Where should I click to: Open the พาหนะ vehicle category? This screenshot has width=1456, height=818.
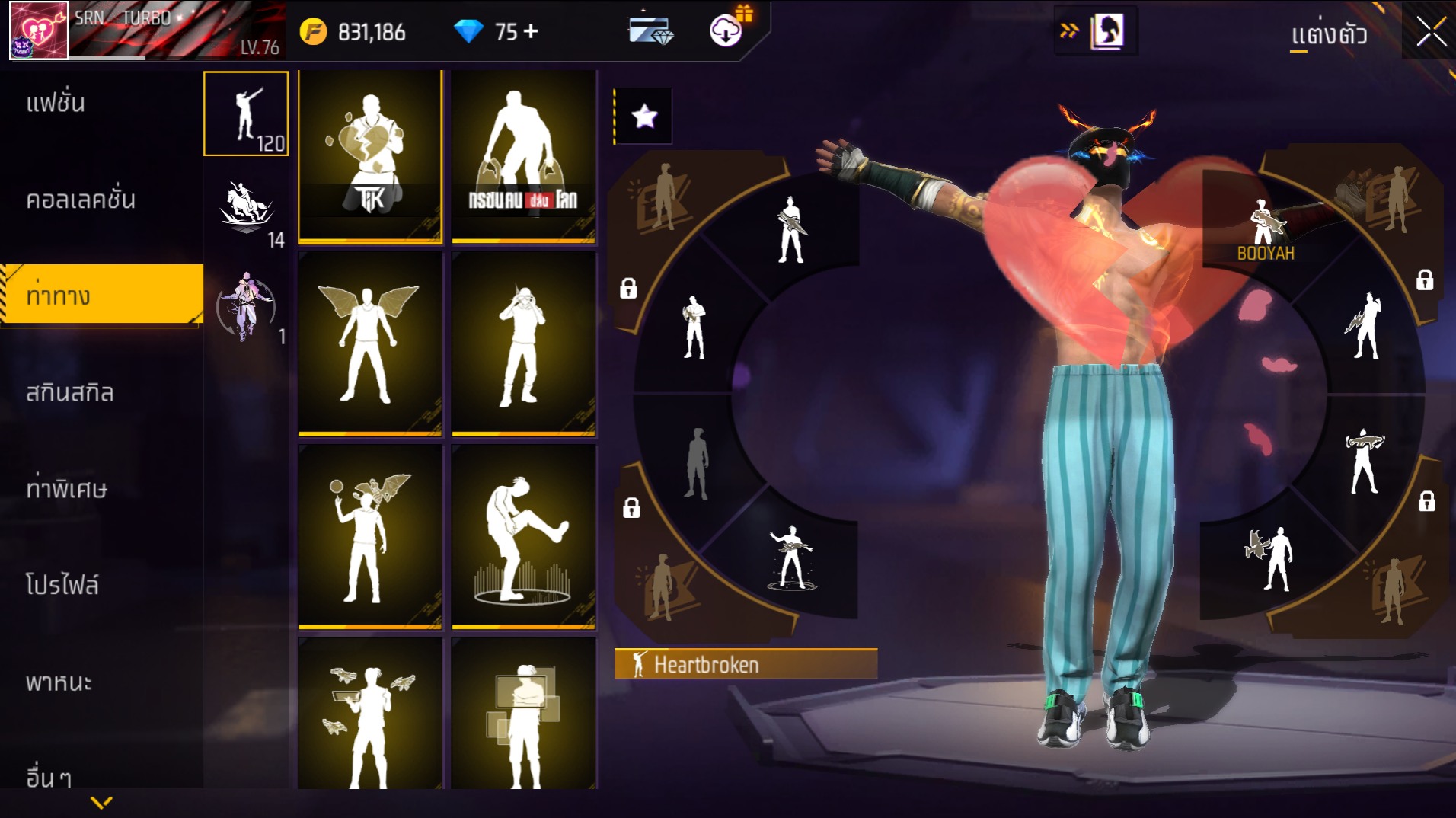pos(59,682)
